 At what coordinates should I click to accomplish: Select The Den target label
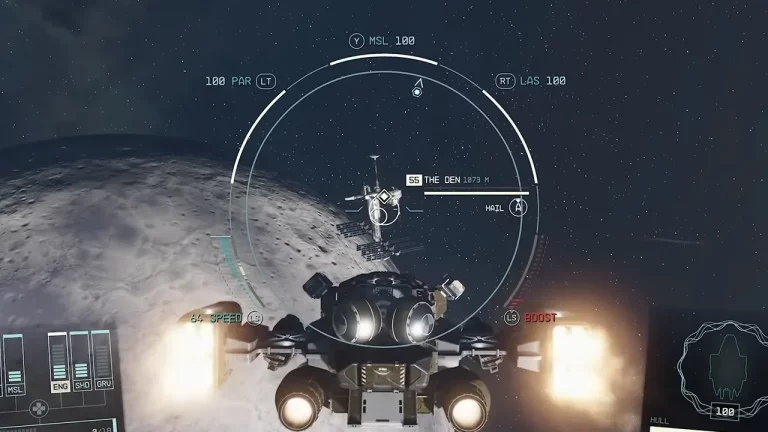point(441,180)
